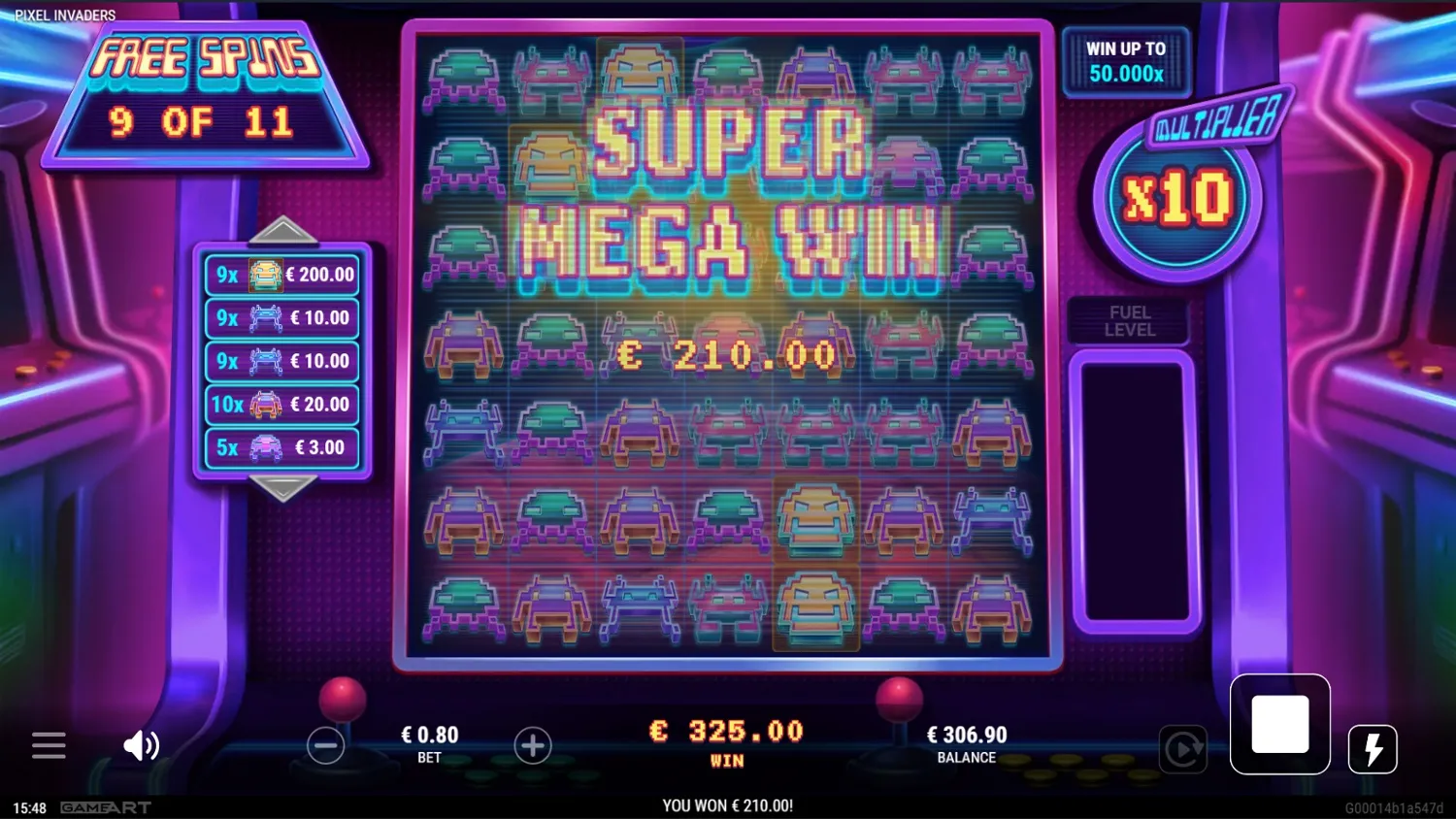Select the 9x €200.00 paytable row
The width and height of the screenshot is (1456, 819).
[281, 275]
